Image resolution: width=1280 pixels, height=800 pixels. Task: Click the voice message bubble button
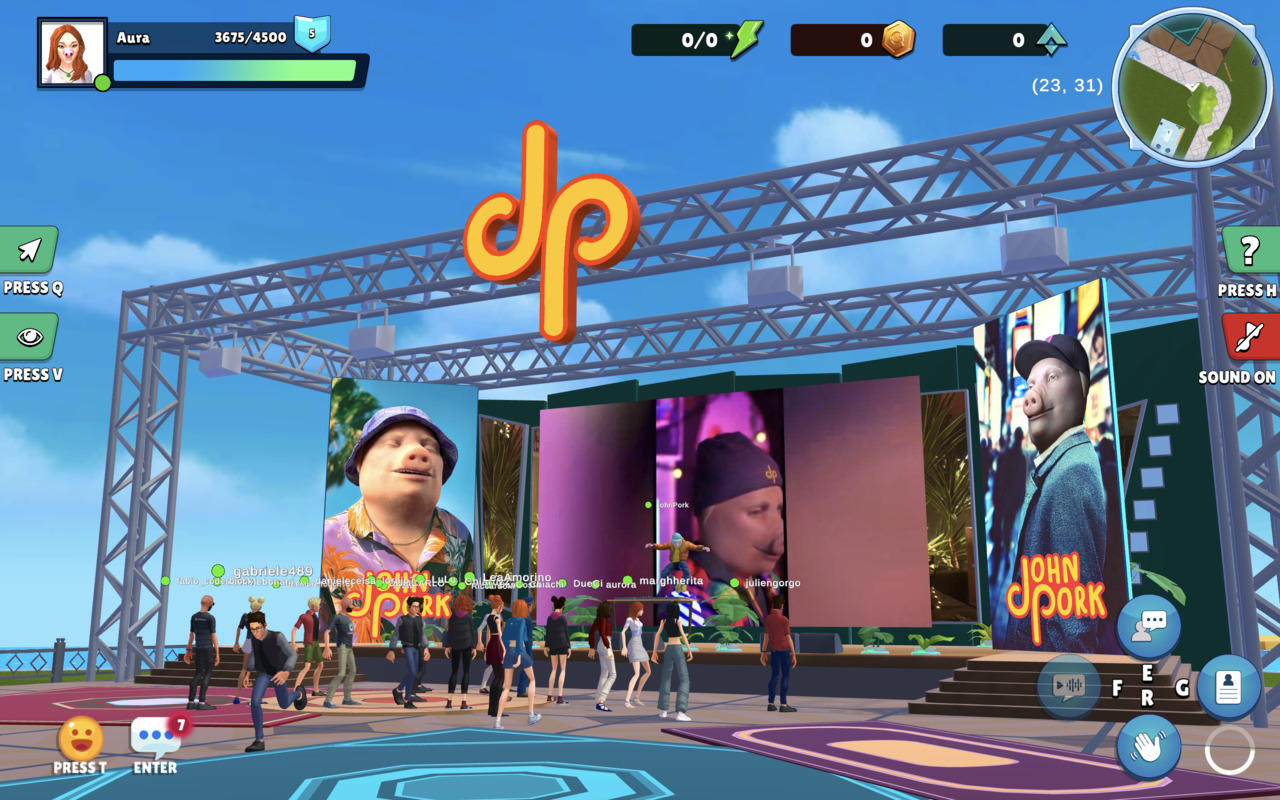coord(1069,686)
